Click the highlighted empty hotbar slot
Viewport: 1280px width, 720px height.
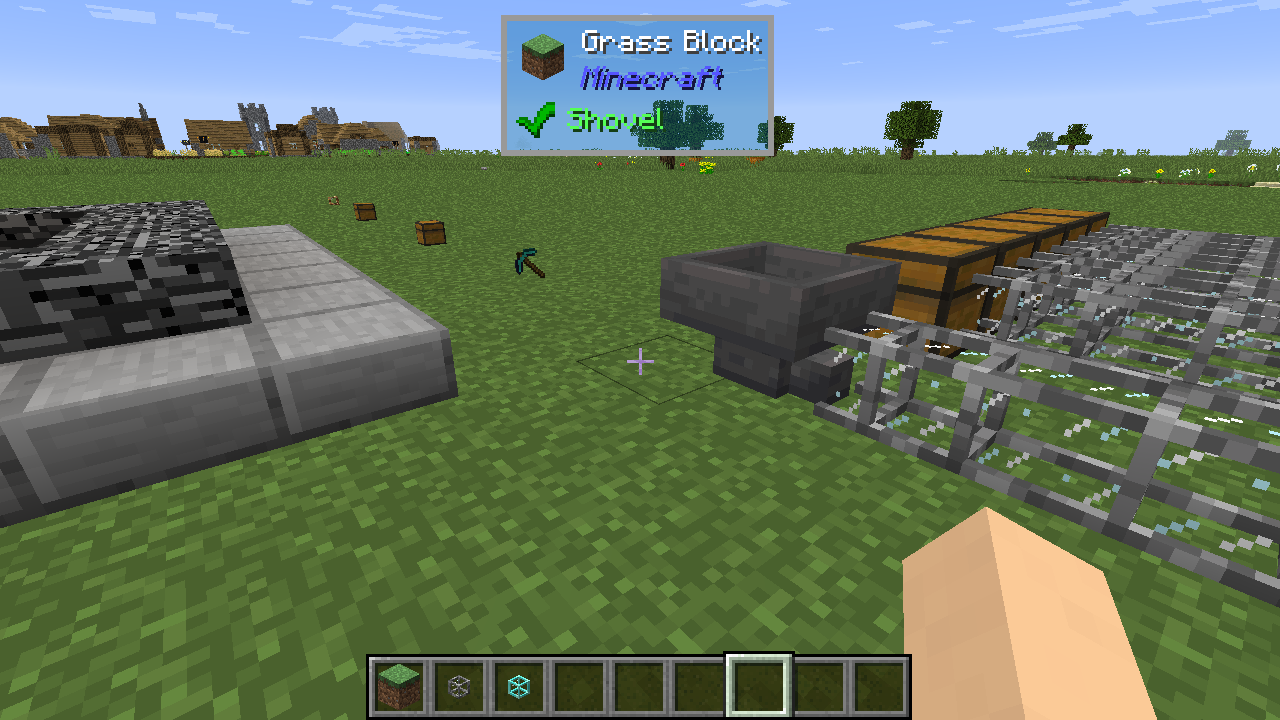tap(759, 686)
